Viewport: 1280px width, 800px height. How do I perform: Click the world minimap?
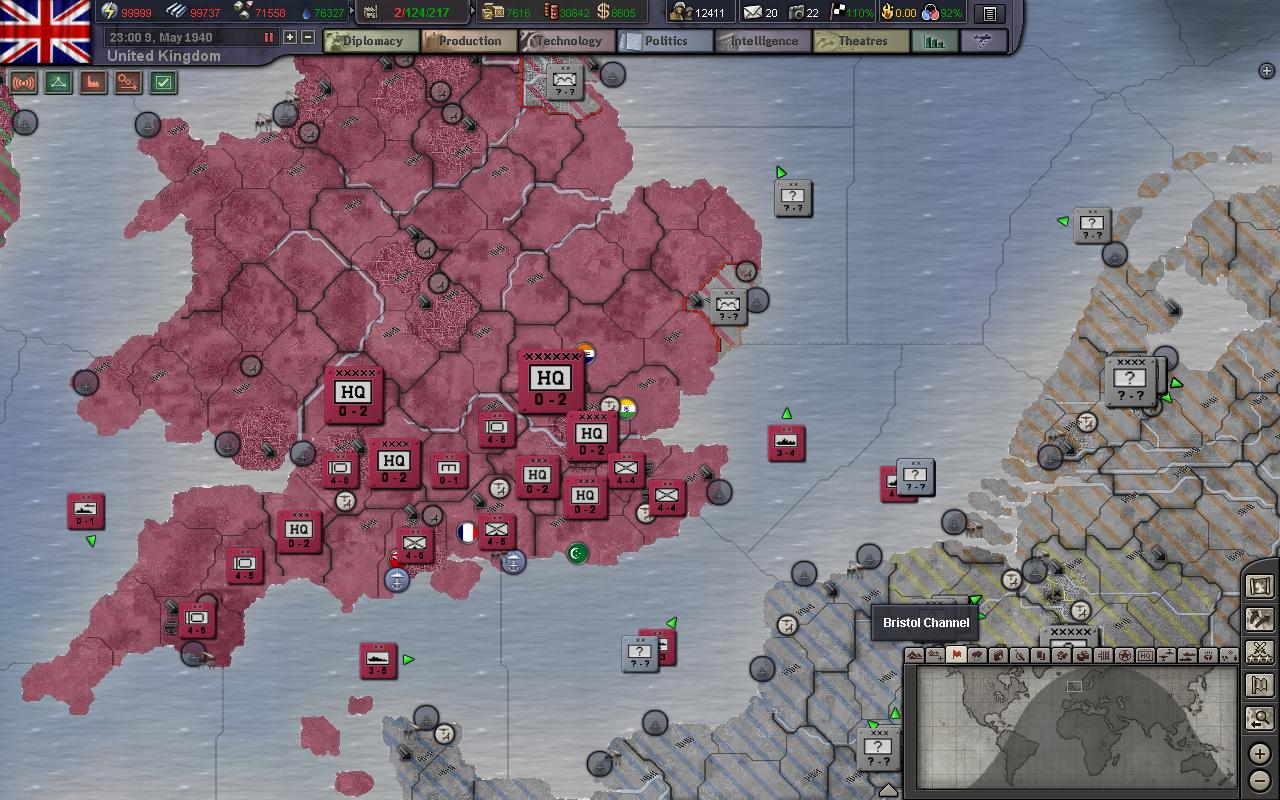pos(1075,727)
